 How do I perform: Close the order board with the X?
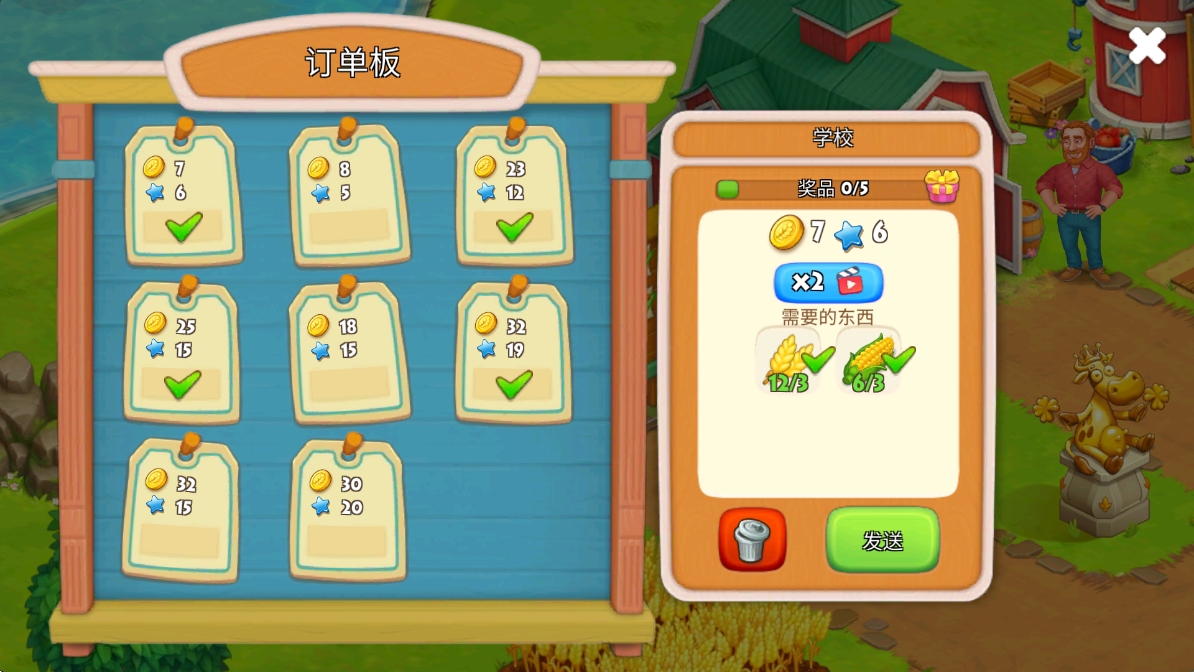click(1146, 46)
